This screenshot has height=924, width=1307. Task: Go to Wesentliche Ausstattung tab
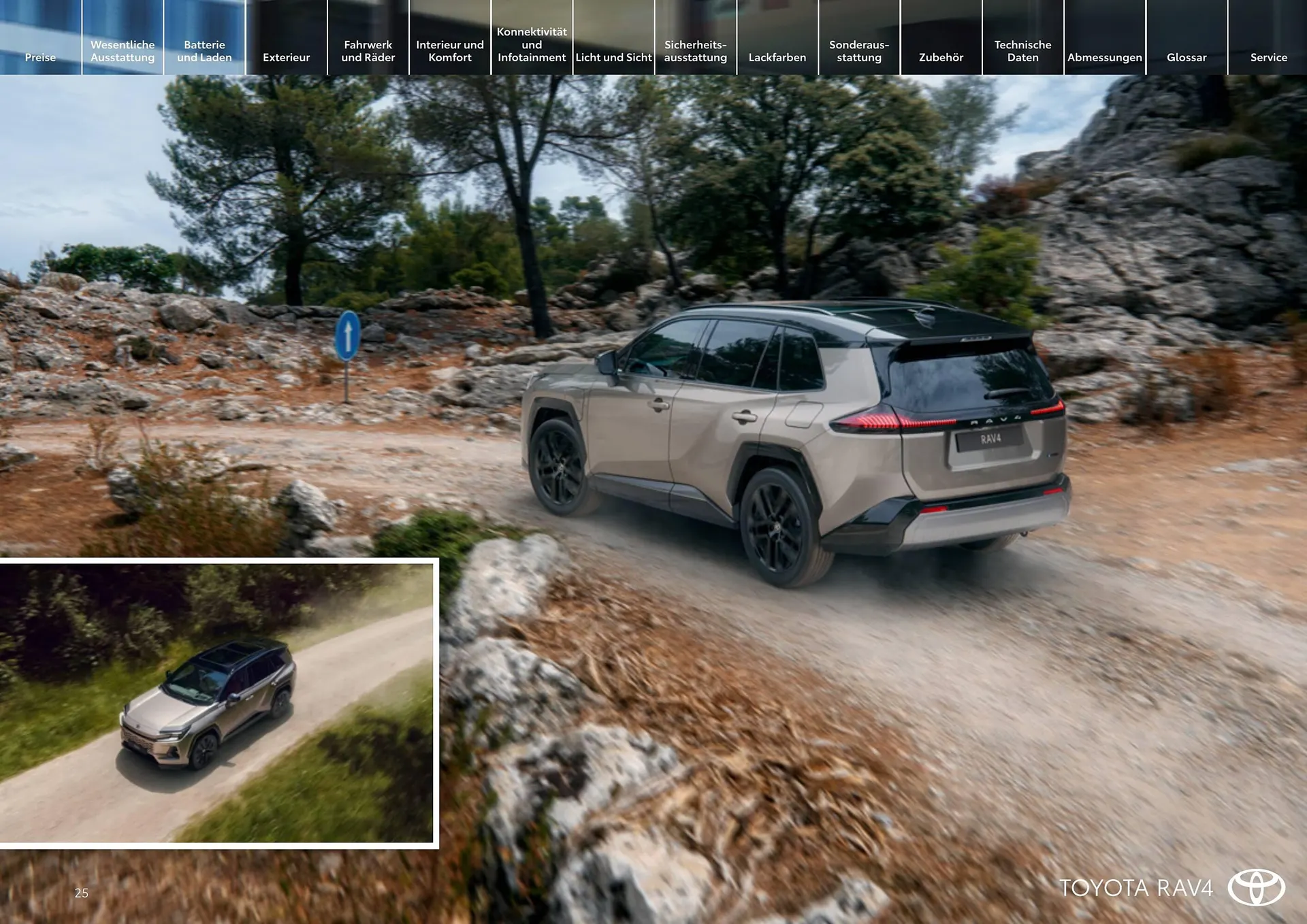click(x=123, y=51)
